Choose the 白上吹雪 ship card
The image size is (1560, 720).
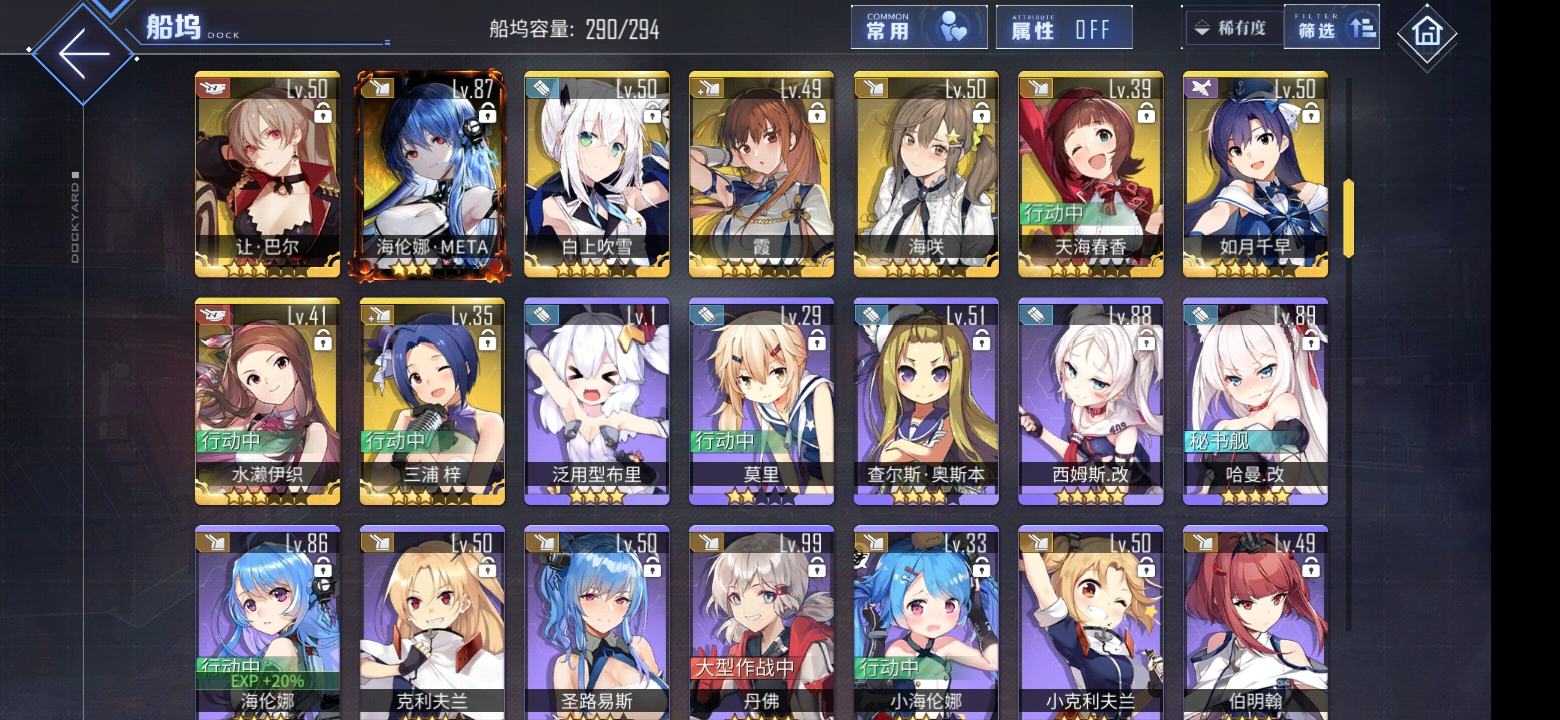point(597,174)
